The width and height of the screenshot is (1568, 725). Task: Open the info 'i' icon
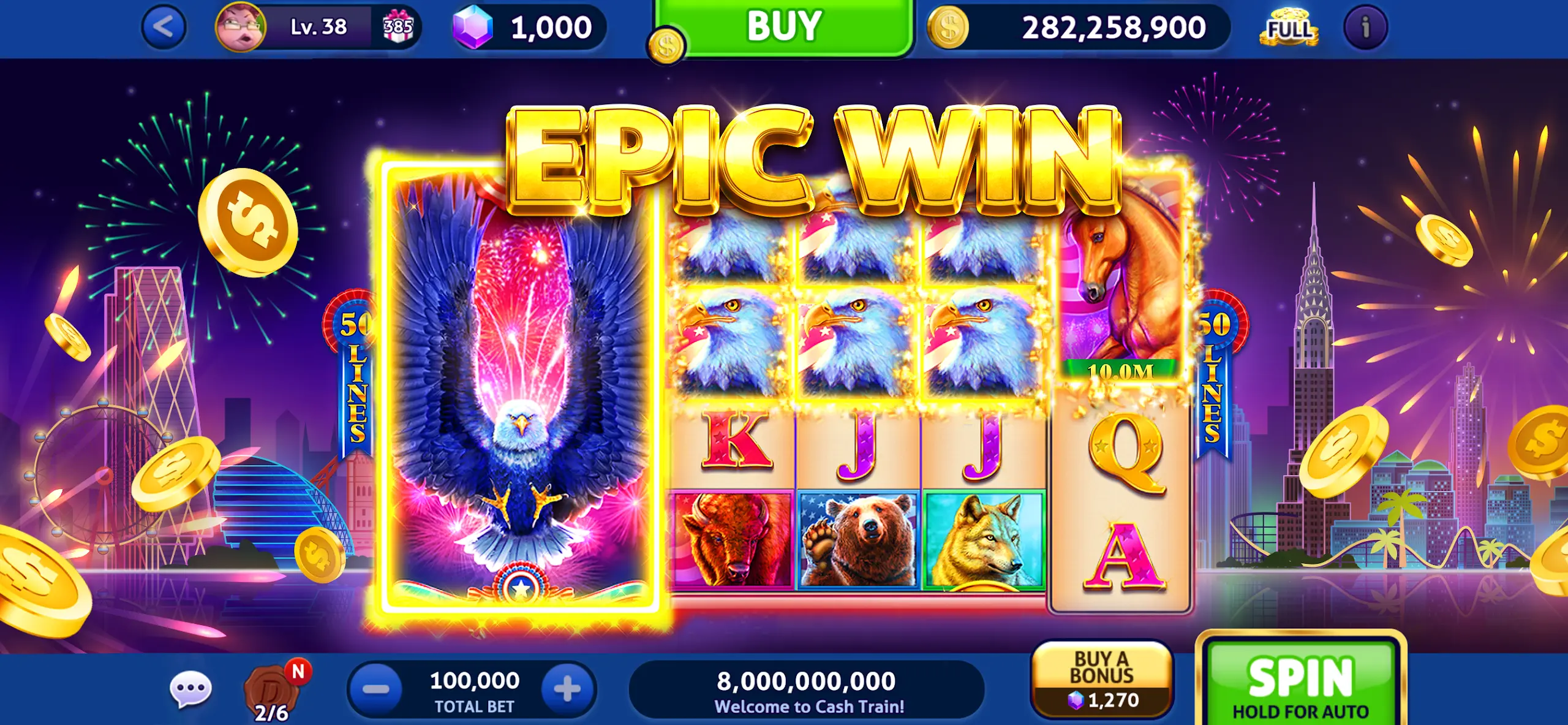[1366, 26]
